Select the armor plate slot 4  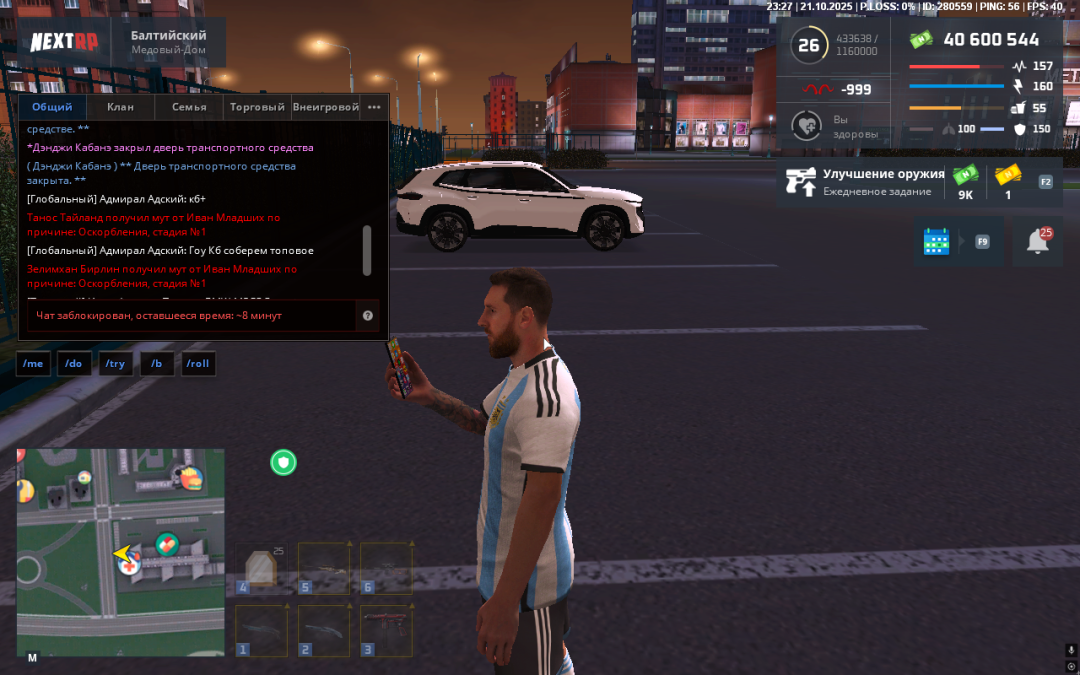[x=260, y=568]
